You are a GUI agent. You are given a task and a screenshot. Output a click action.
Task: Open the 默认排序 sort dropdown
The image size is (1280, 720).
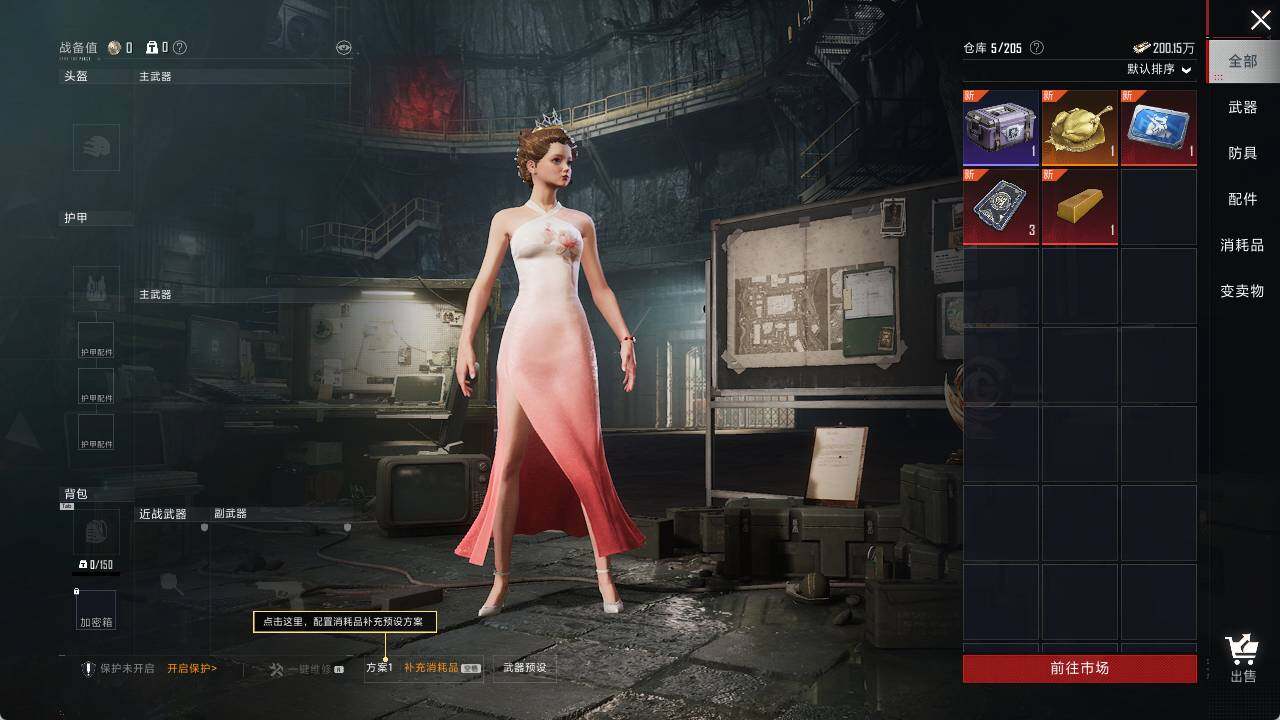(x=1160, y=70)
